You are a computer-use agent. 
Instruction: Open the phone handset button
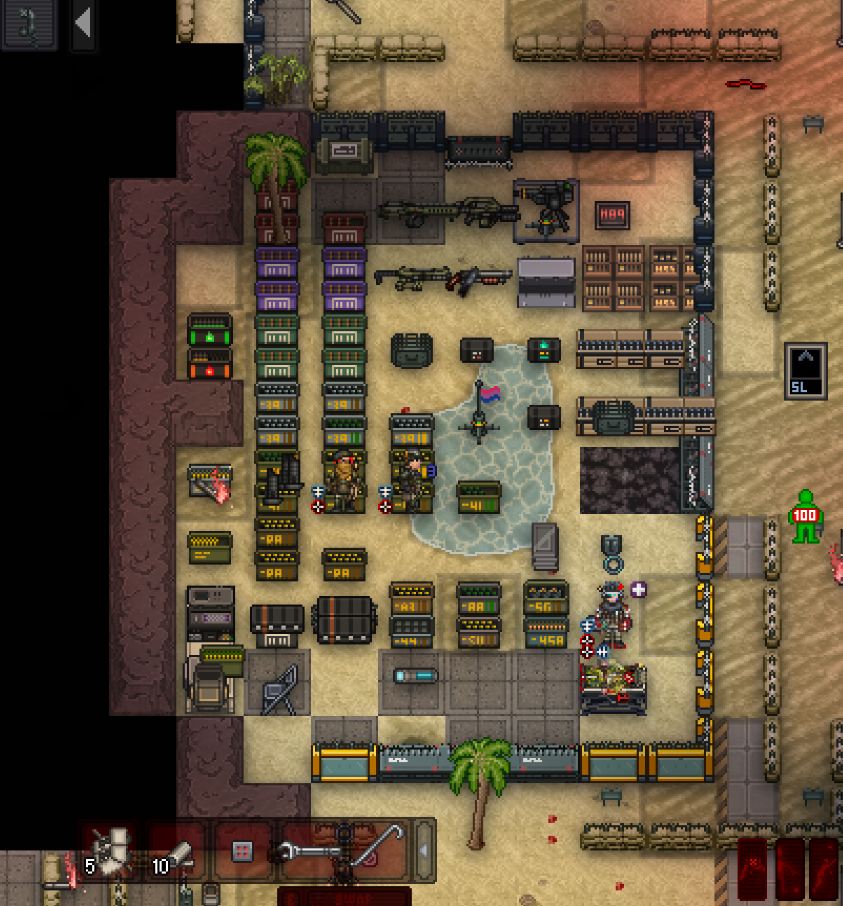click(27, 24)
